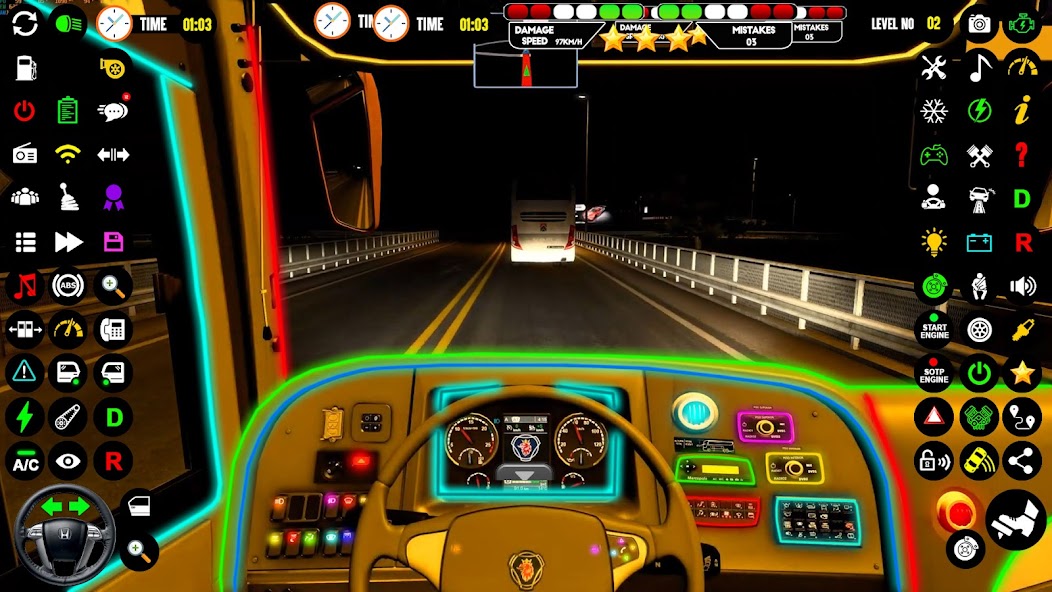Open the wrench and screwdriver tools
Viewport: 1052px width, 592px height.
[x=934, y=68]
